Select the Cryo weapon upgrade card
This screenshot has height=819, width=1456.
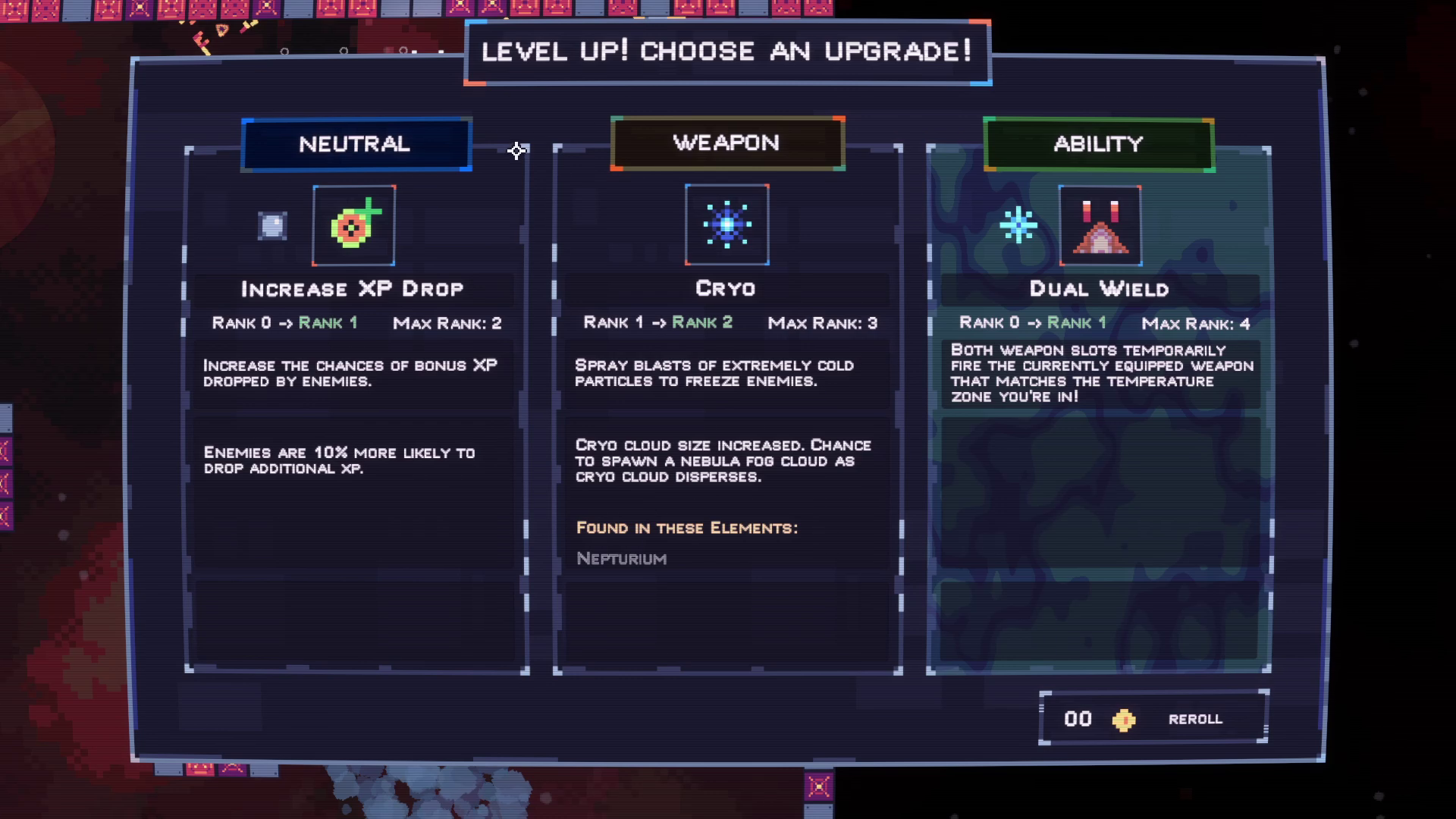coord(727,409)
